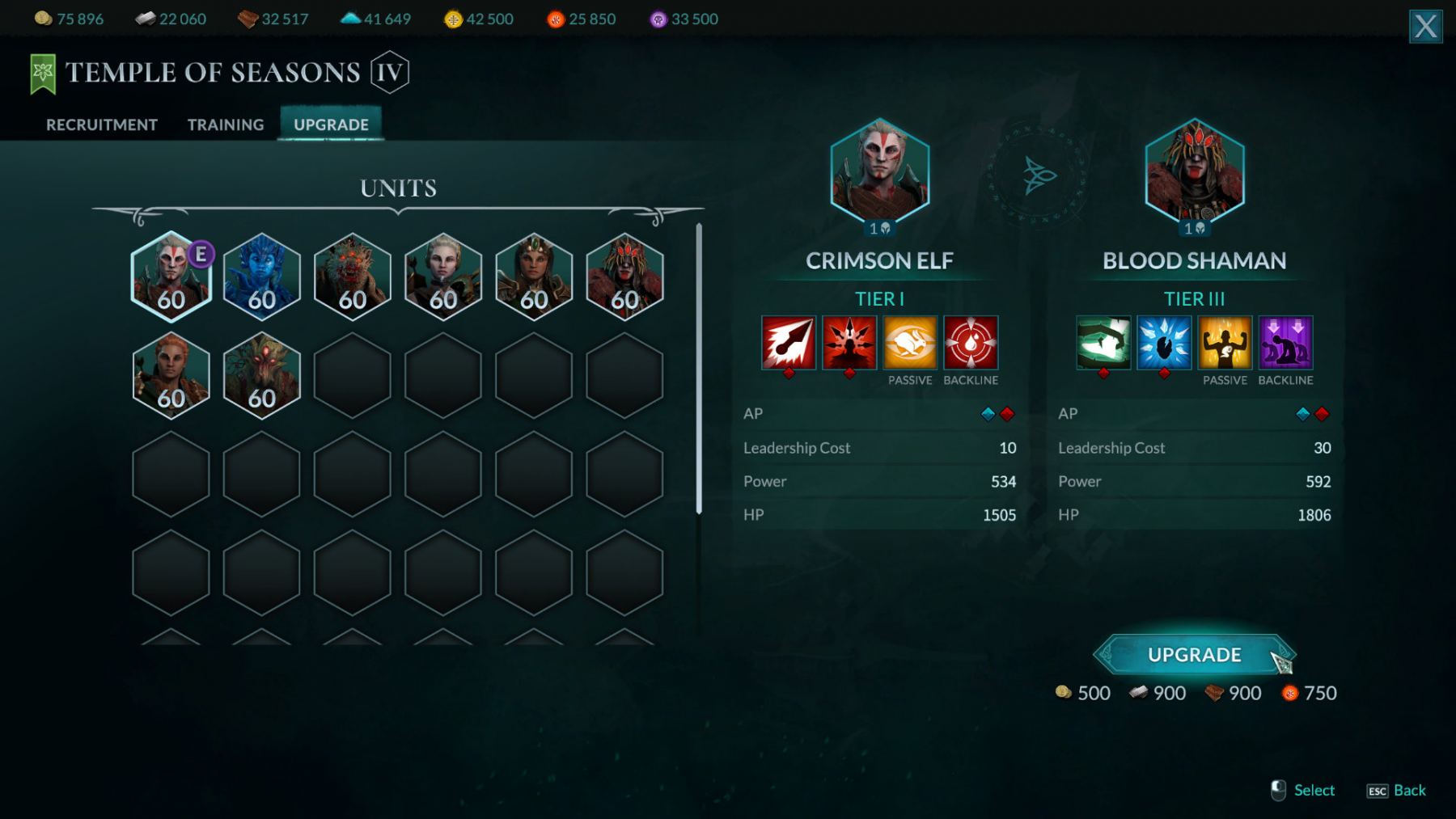Confirm the upgrade to Blood Shaman
This screenshot has height=819, width=1456.
(1194, 655)
